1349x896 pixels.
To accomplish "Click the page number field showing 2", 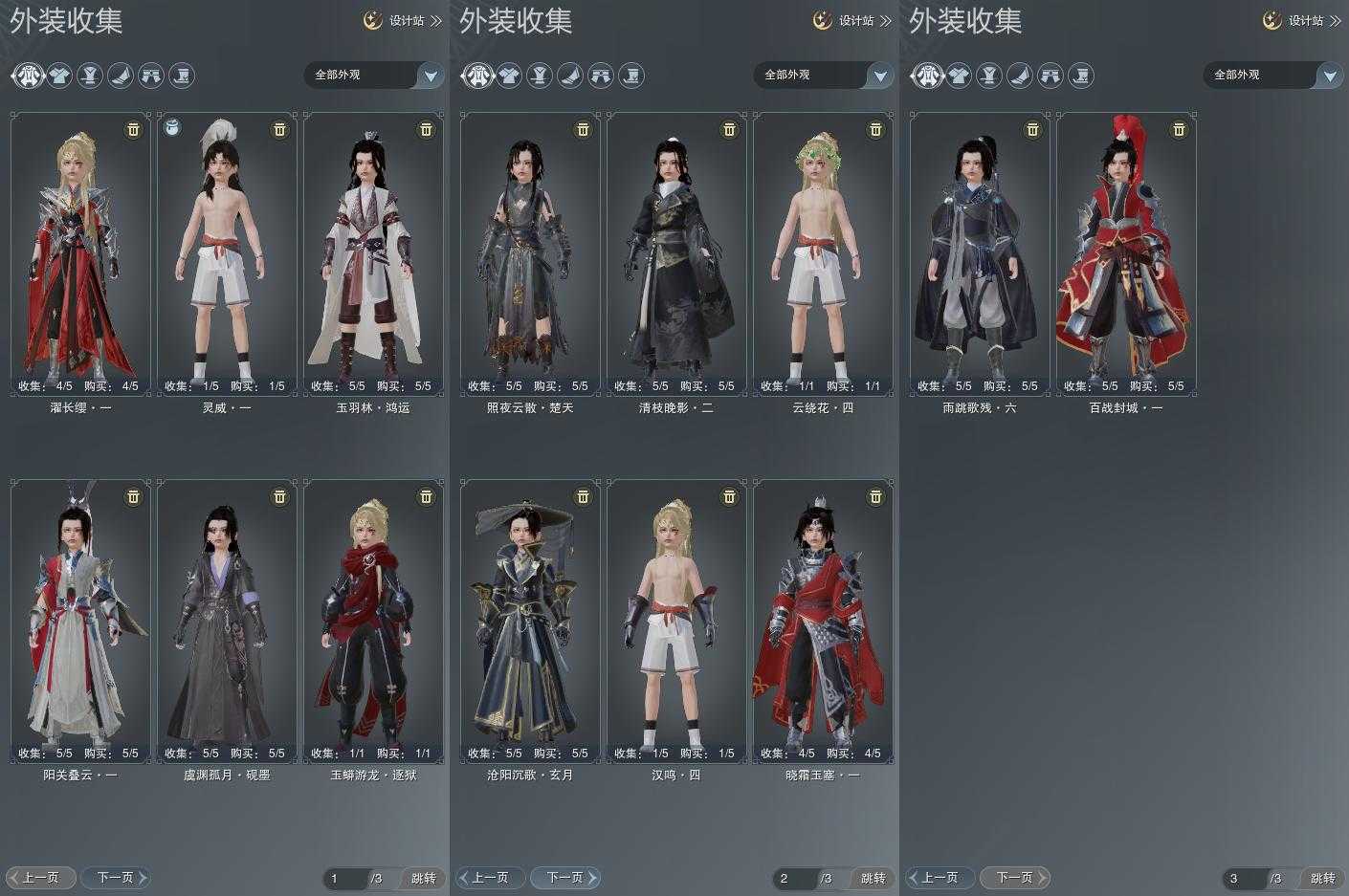I will pyautogui.click(x=793, y=878).
